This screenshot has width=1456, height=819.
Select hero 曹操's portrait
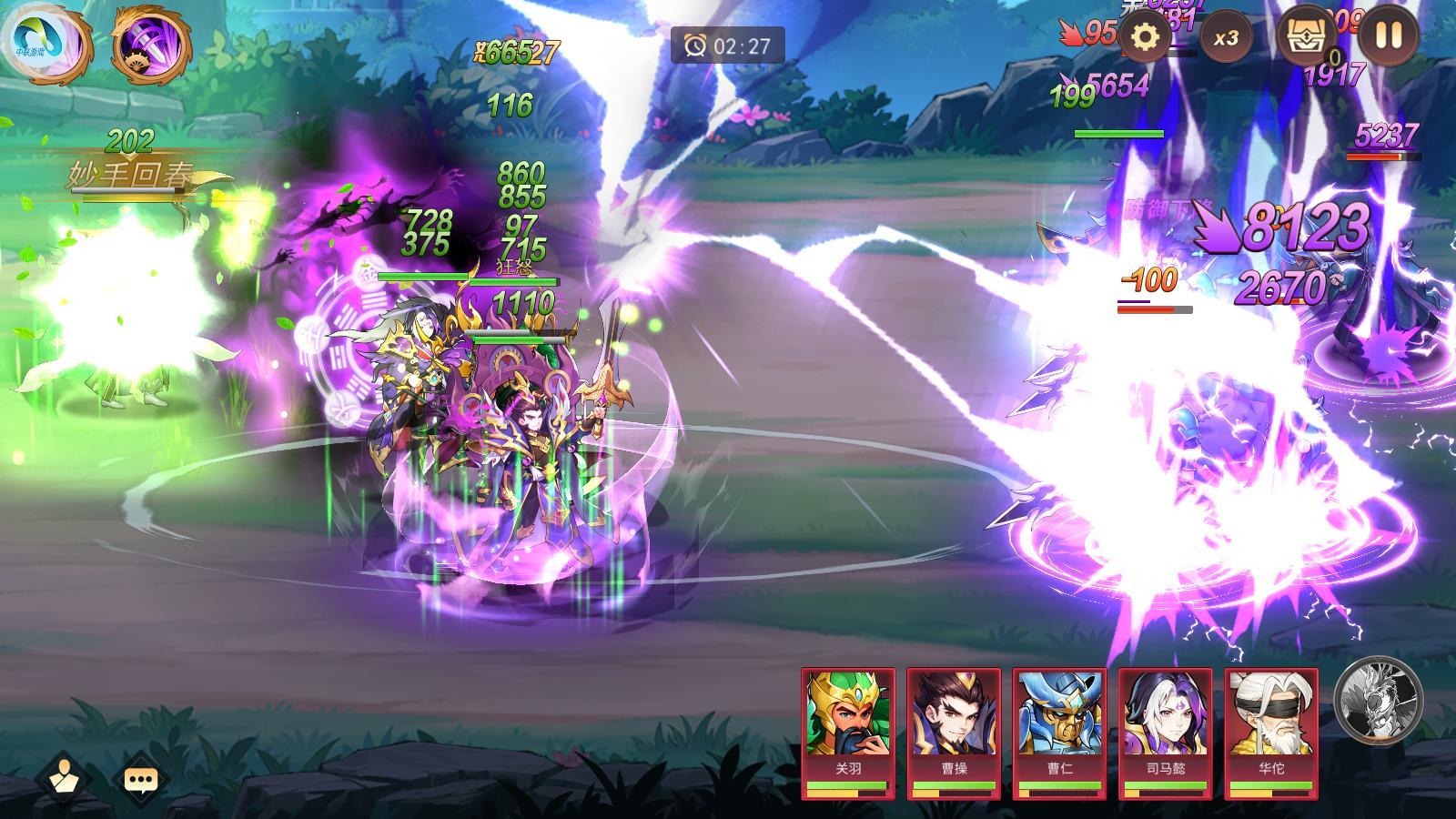953,719
